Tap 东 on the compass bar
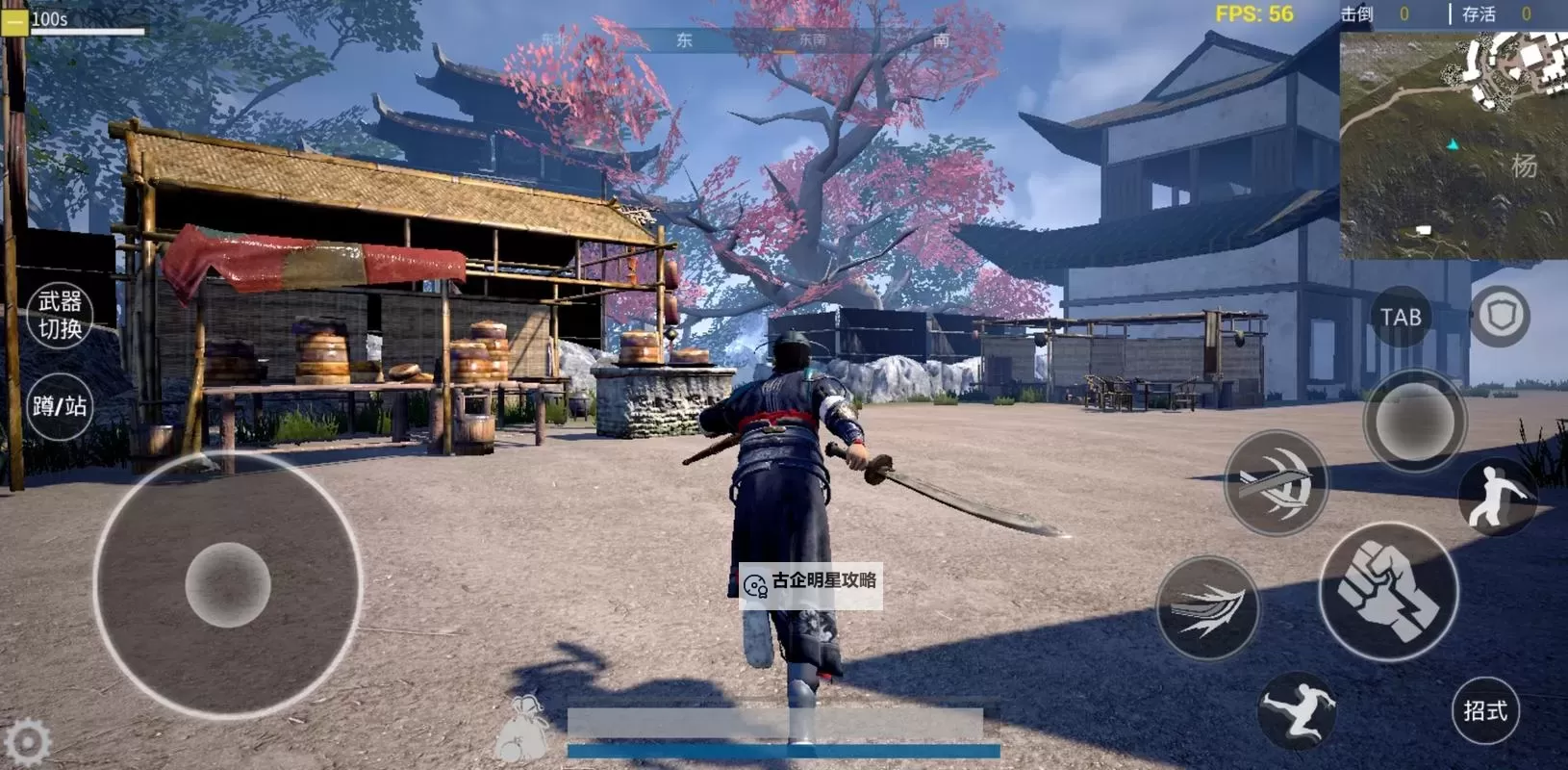1568x770 pixels. [x=686, y=41]
